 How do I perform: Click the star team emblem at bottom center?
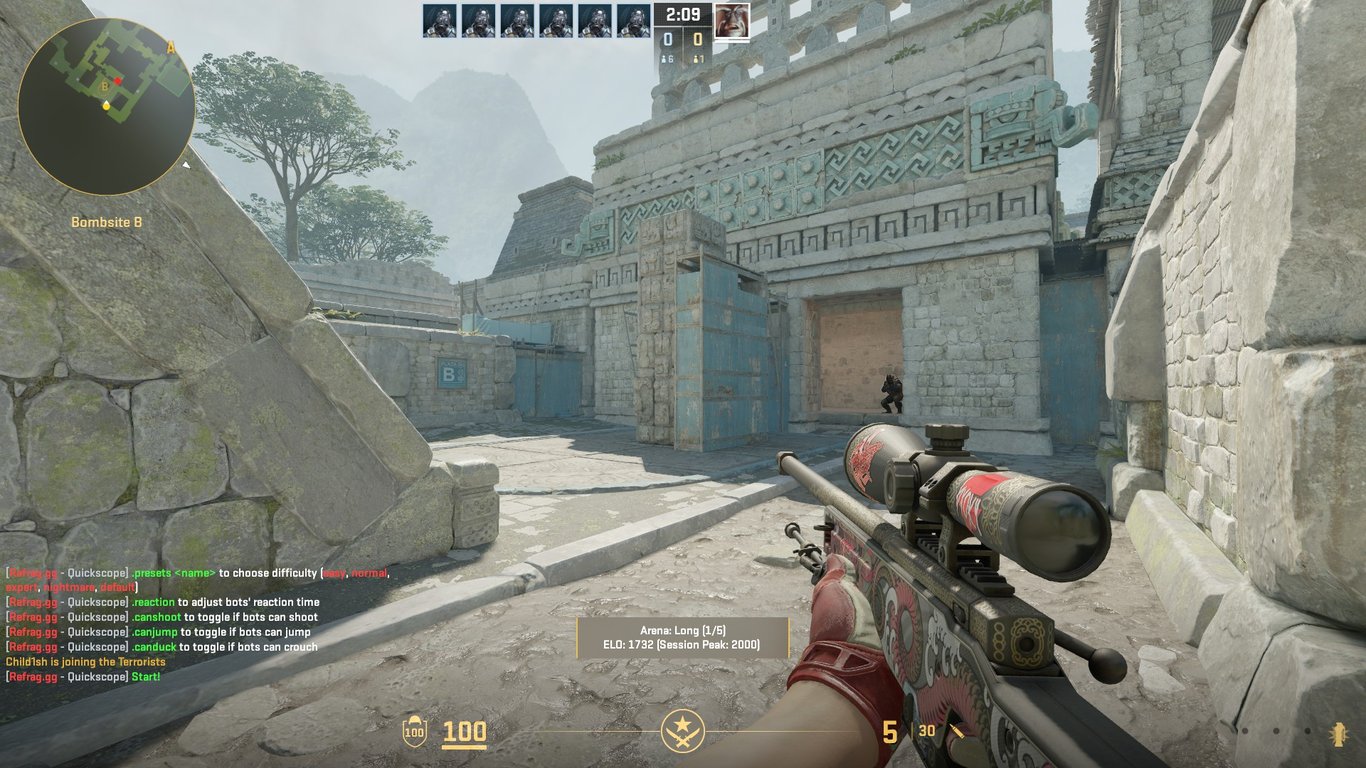(x=683, y=731)
